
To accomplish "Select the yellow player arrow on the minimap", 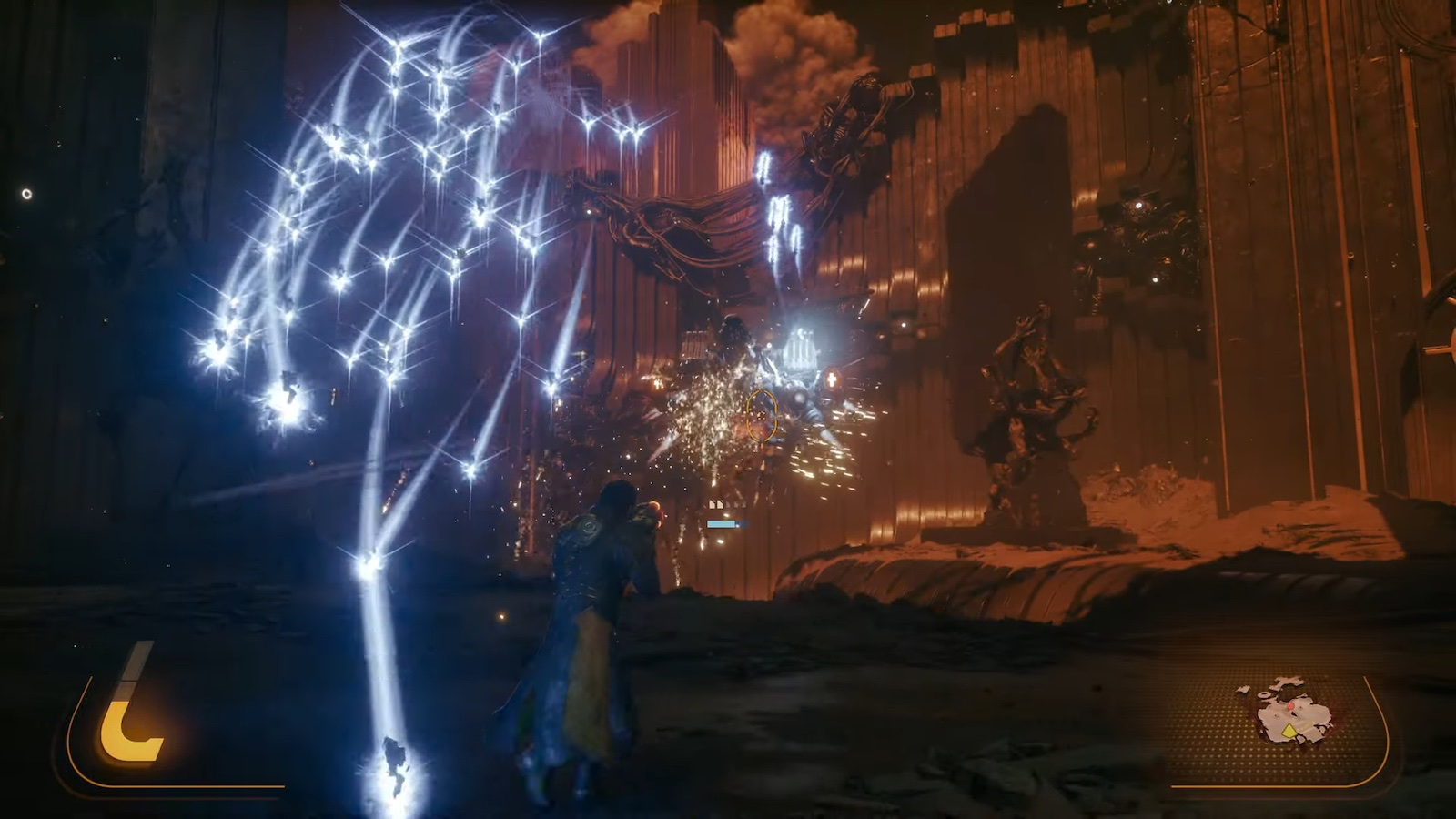I will click(1289, 730).
